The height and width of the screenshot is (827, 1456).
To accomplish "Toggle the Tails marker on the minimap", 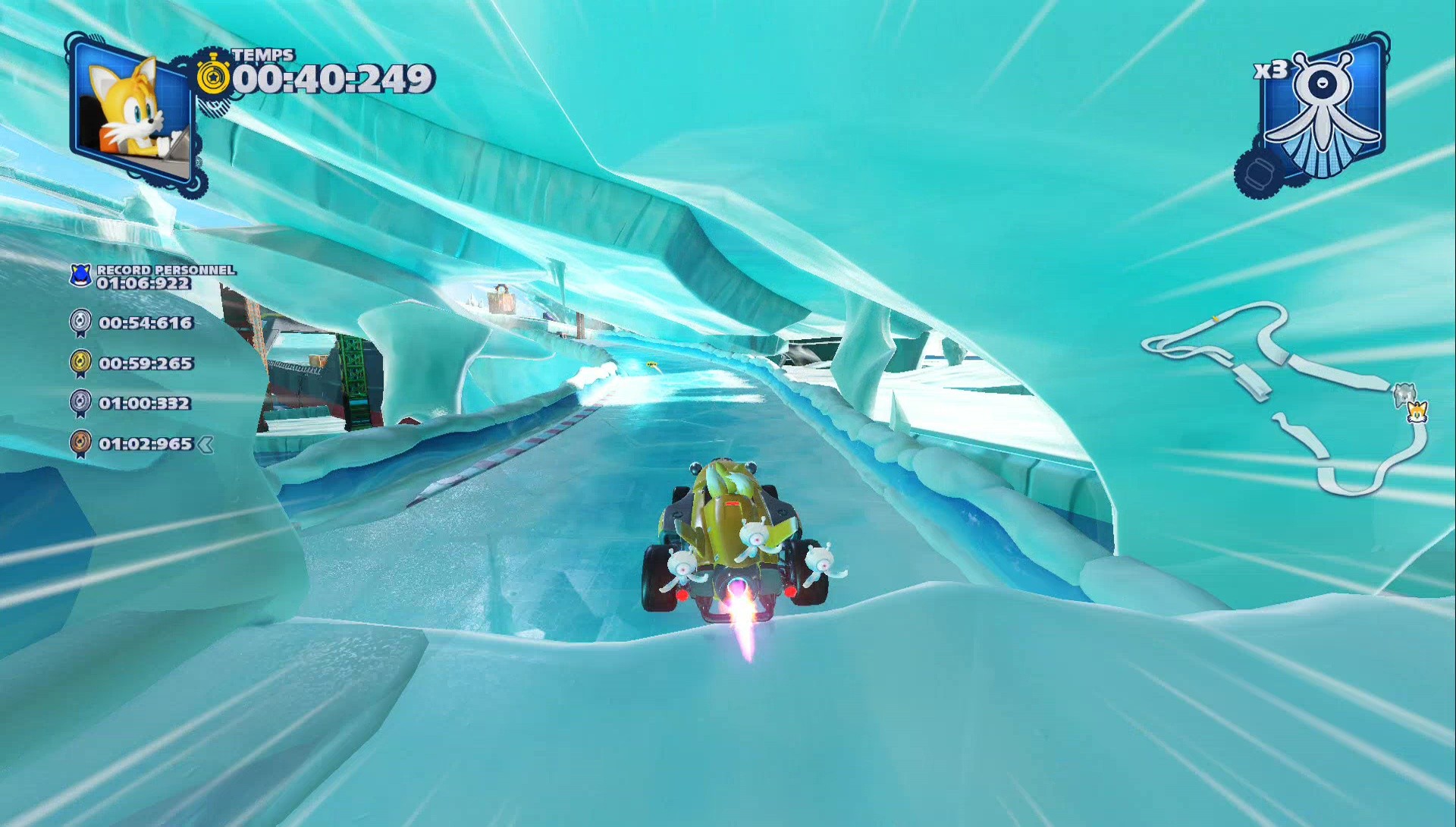I will (x=1419, y=413).
